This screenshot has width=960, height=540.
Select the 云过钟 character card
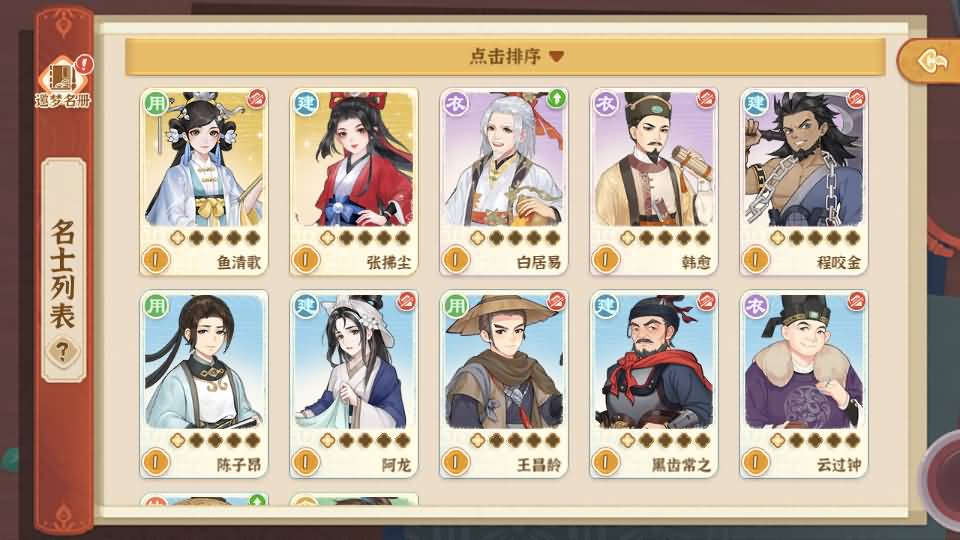[804, 382]
